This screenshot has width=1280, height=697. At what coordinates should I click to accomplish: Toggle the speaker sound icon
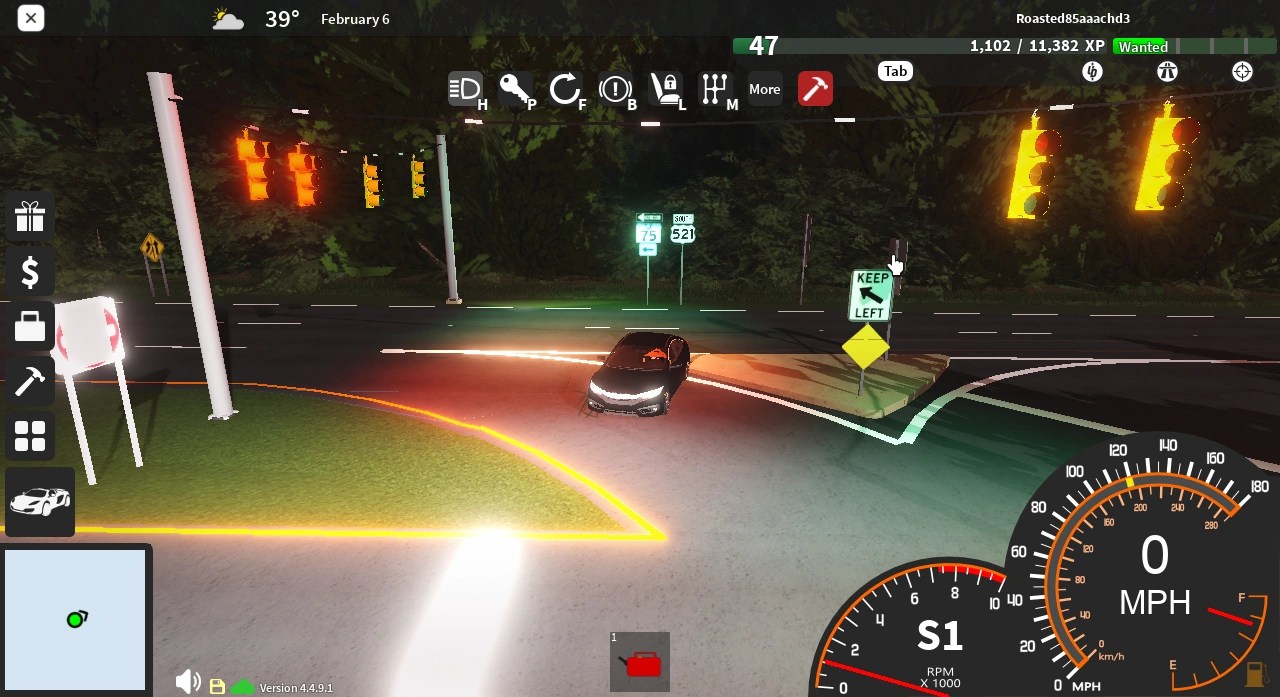point(187,683)
